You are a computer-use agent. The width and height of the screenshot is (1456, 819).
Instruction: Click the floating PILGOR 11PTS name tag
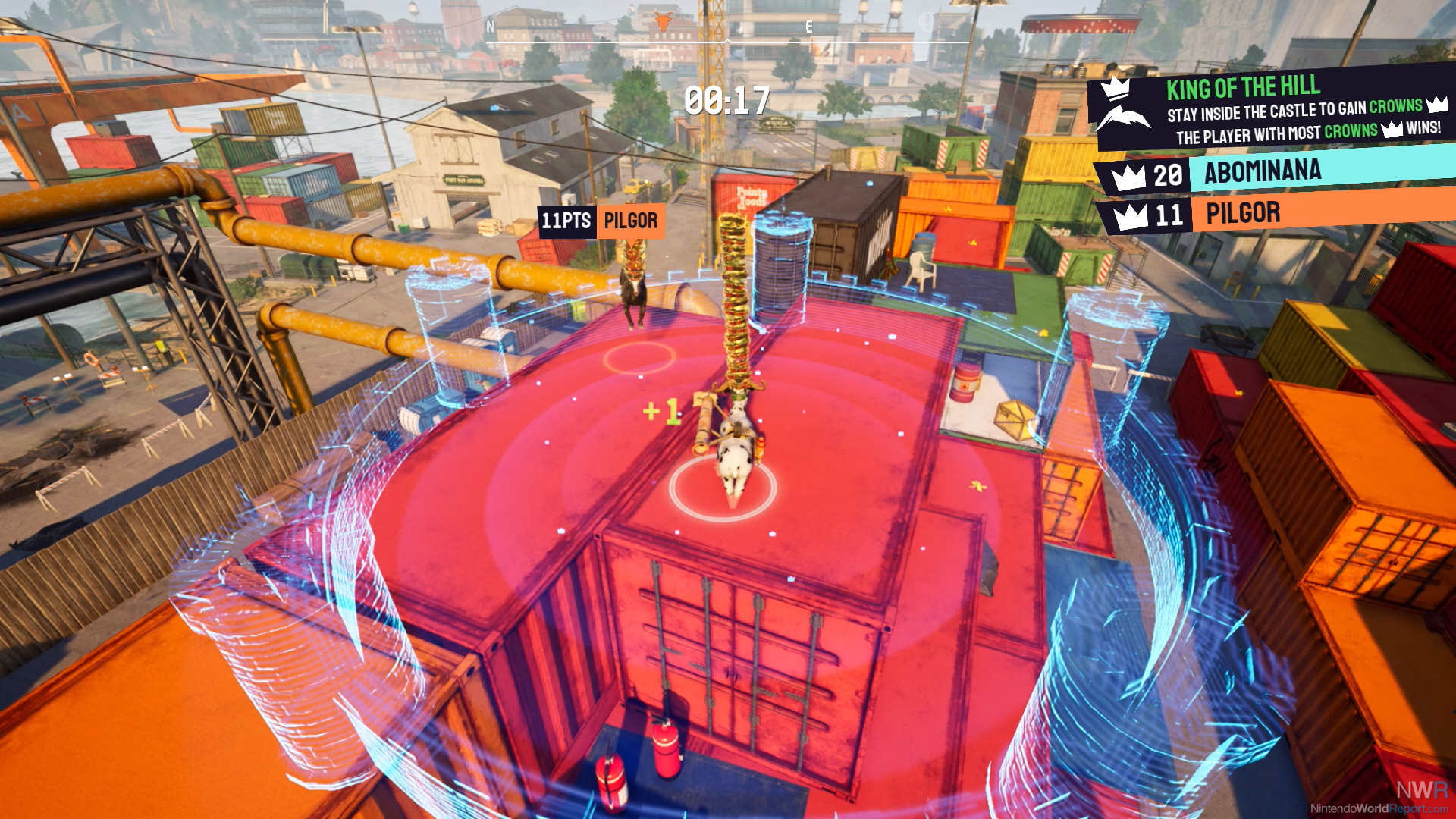click(601, 221)
